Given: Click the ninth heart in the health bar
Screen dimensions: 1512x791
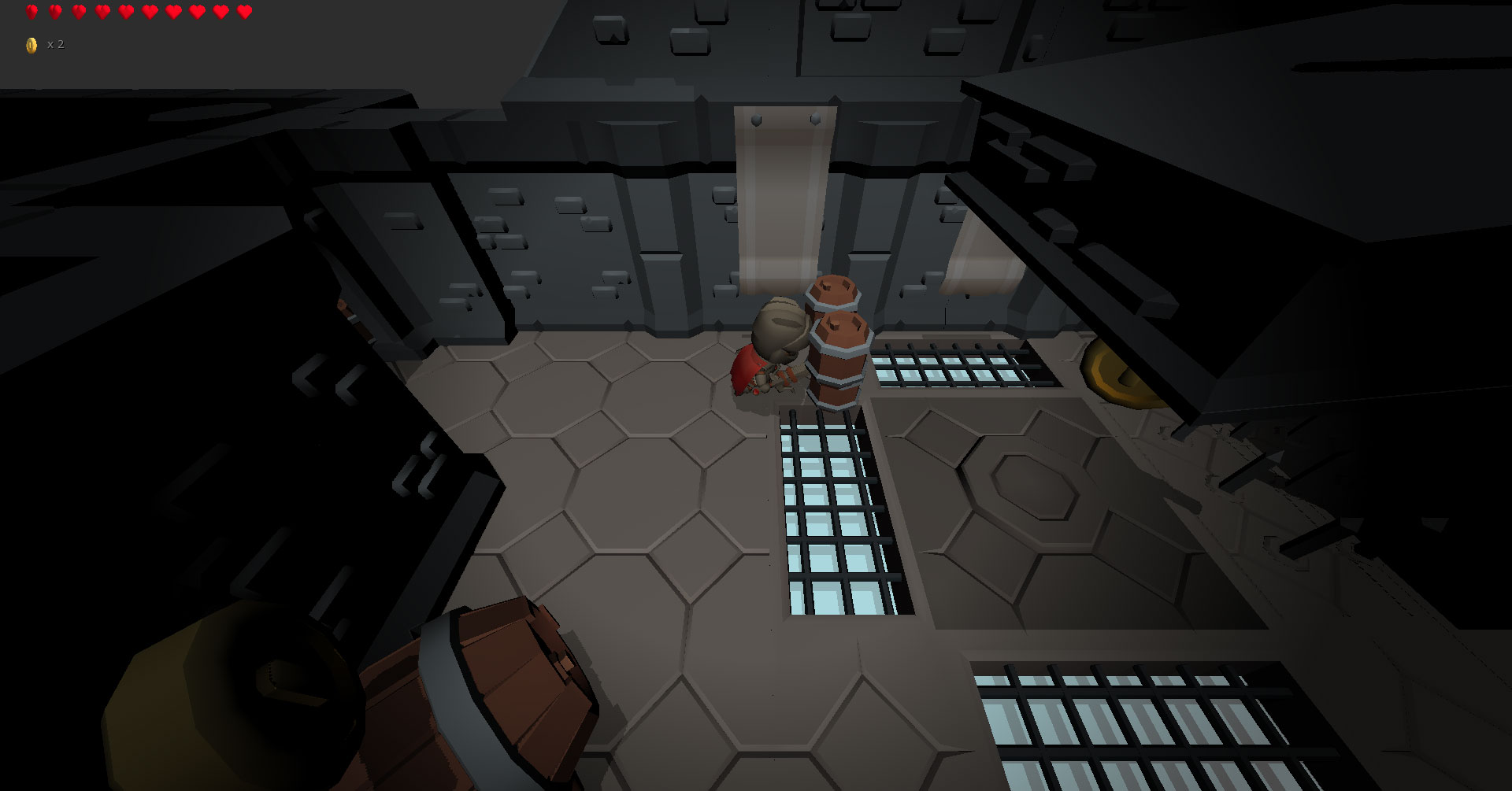Looking at the screenshot, I should point(220,11).
